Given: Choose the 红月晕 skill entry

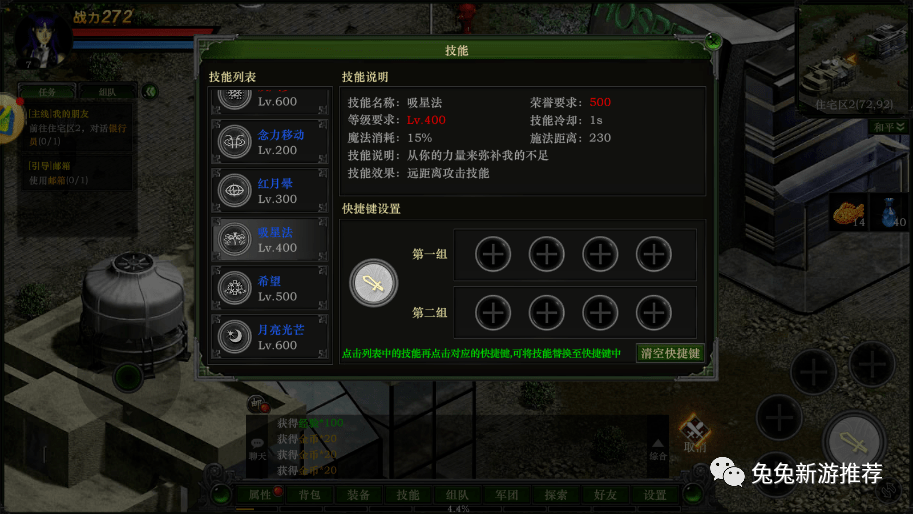Looking at the screenshot, I should click(x=270, y=191).
